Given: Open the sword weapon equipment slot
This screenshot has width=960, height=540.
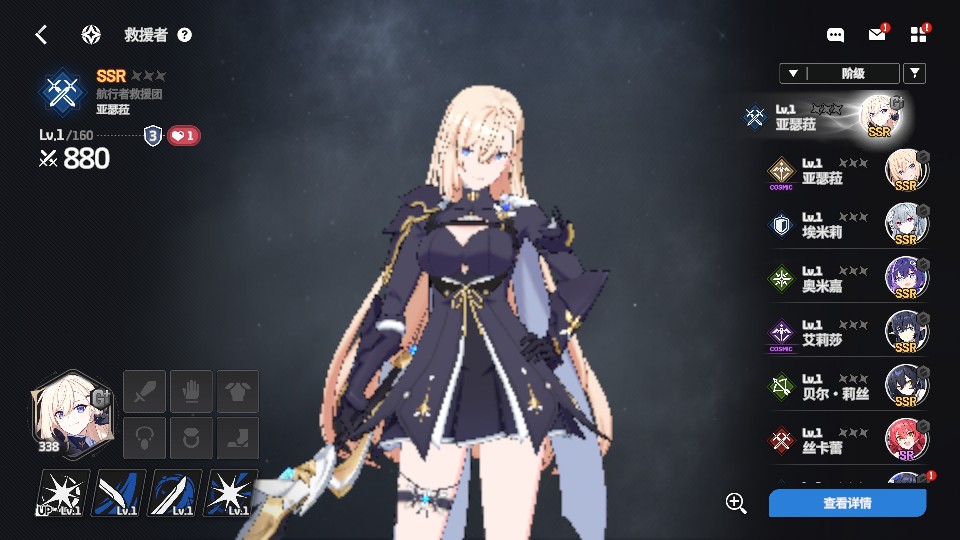Looking at the screenshot, I should [144, 391].
